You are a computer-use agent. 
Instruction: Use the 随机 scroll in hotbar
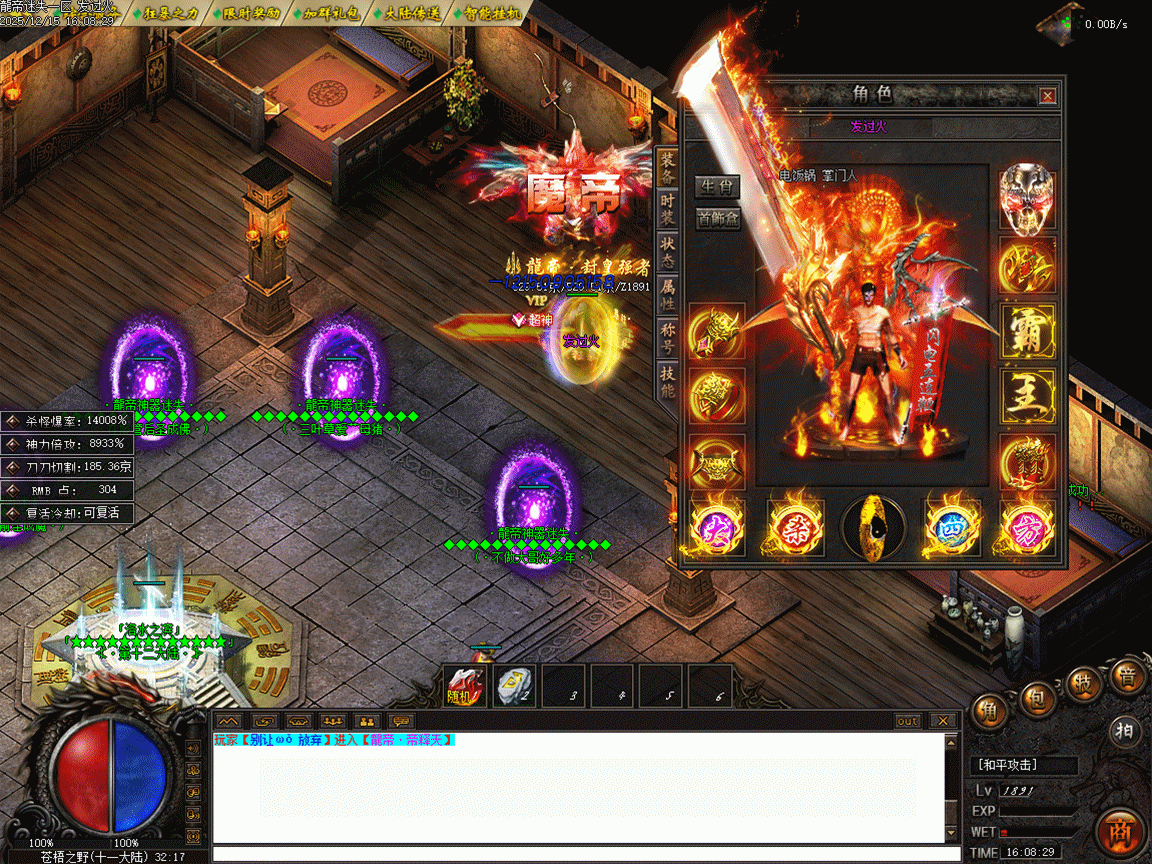(x=464, y=688)
